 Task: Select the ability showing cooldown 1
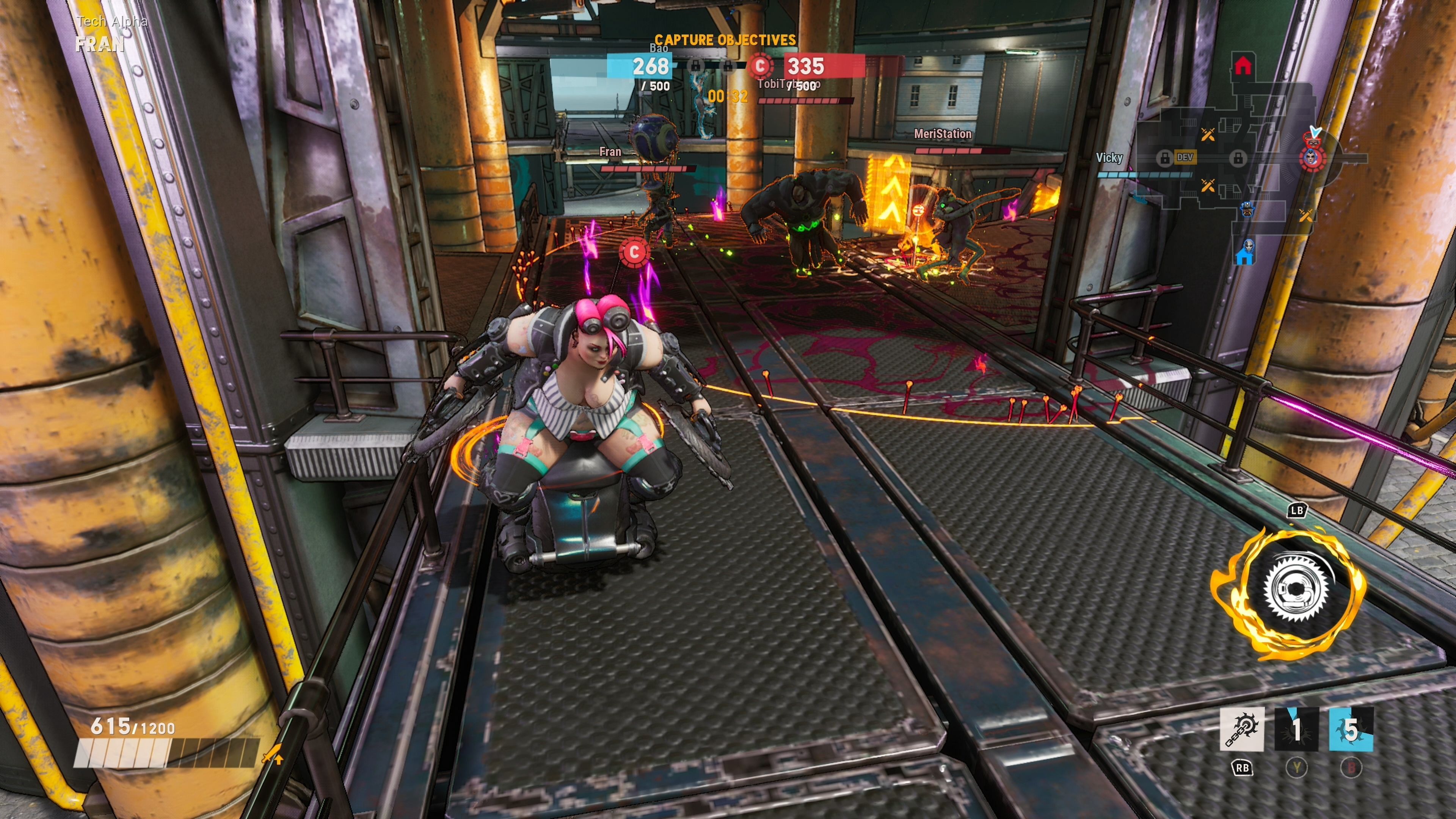tap(1297, 729)
